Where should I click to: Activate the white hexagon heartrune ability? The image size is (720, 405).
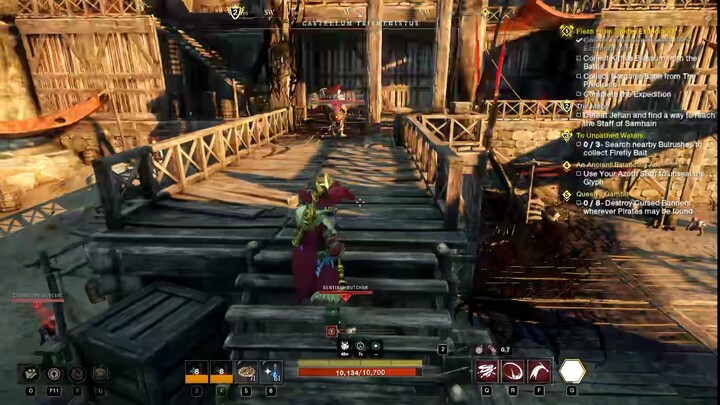click(572, 371)
